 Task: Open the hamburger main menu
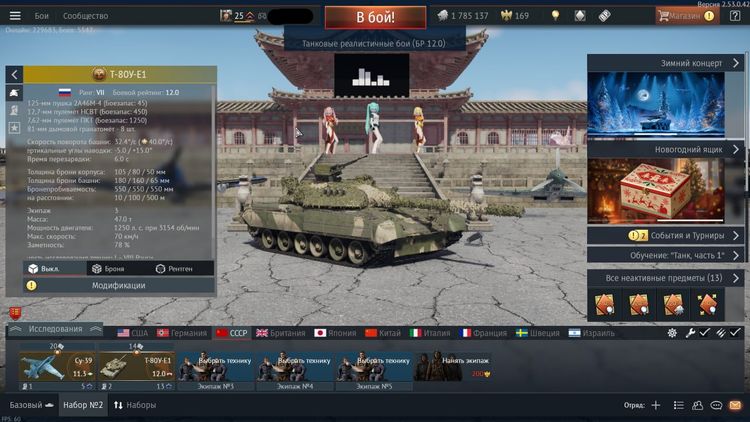15,16
